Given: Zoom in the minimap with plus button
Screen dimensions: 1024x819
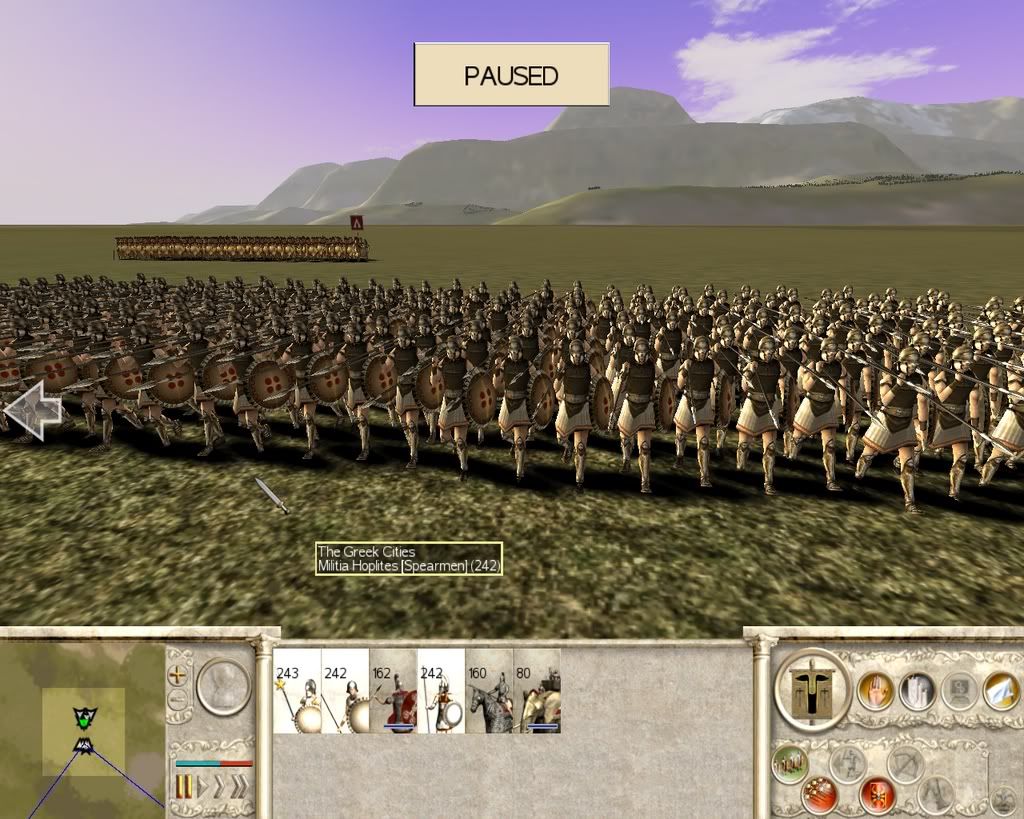Looking at the screenshot, I should click(x=177, y=674).
